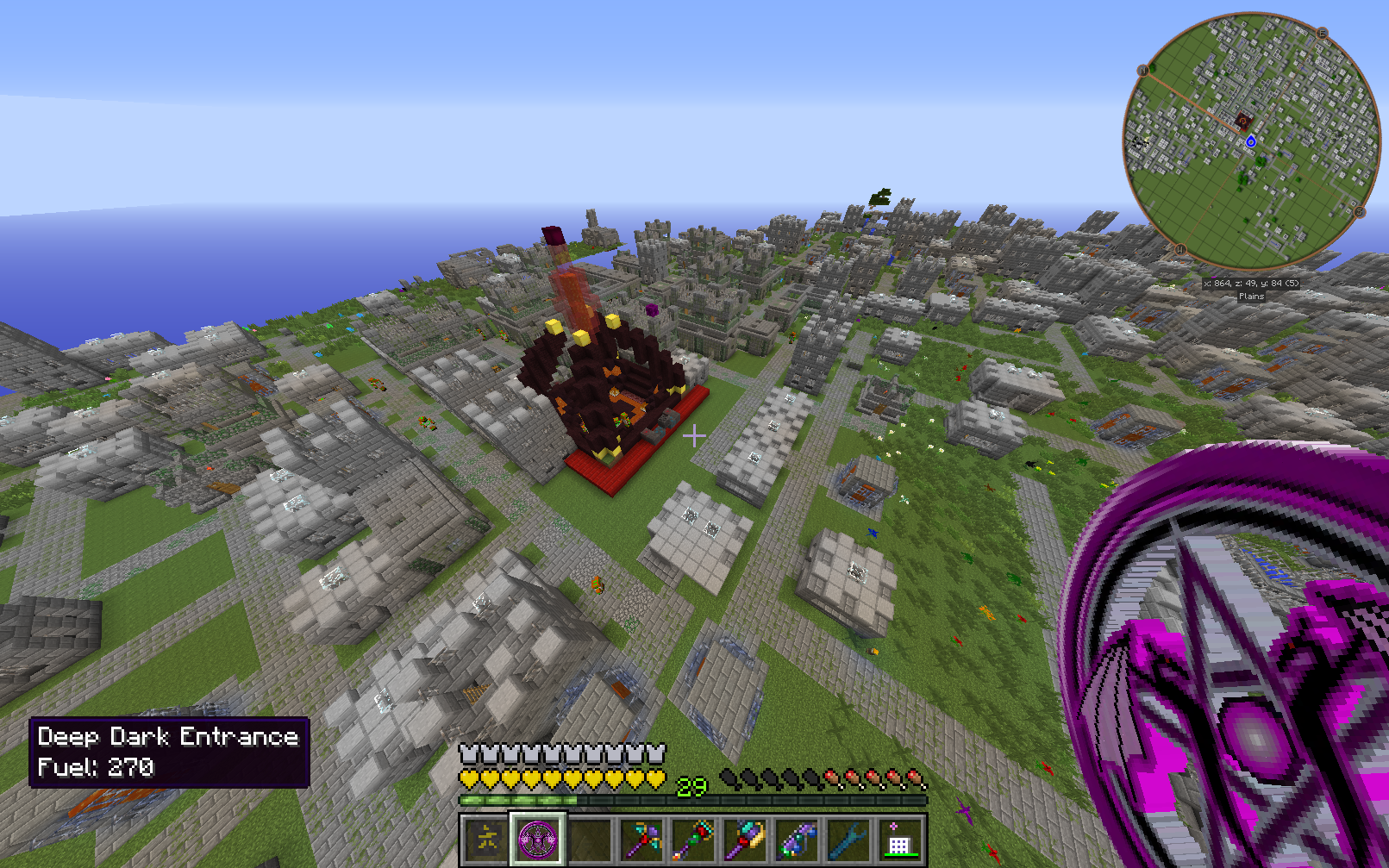
Task: Select the white building block hotbar slot
Action: pos(900,839)
